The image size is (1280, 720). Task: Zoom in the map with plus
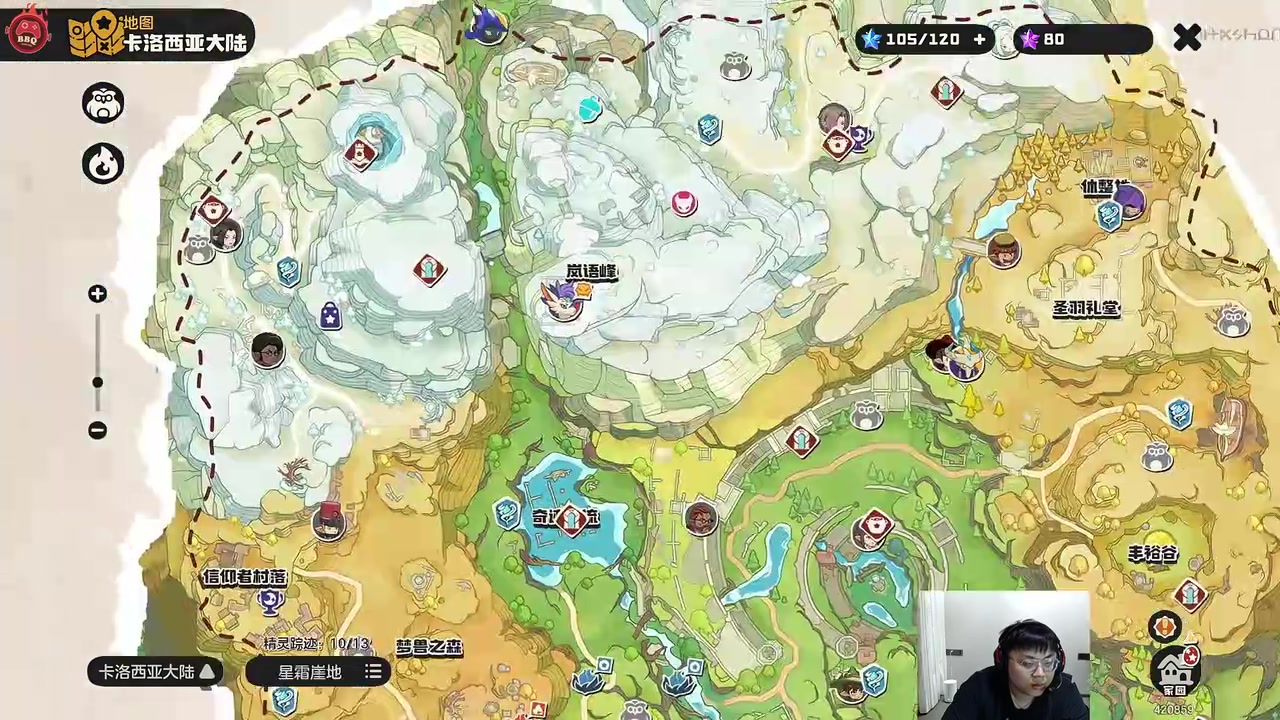[97, 294]
